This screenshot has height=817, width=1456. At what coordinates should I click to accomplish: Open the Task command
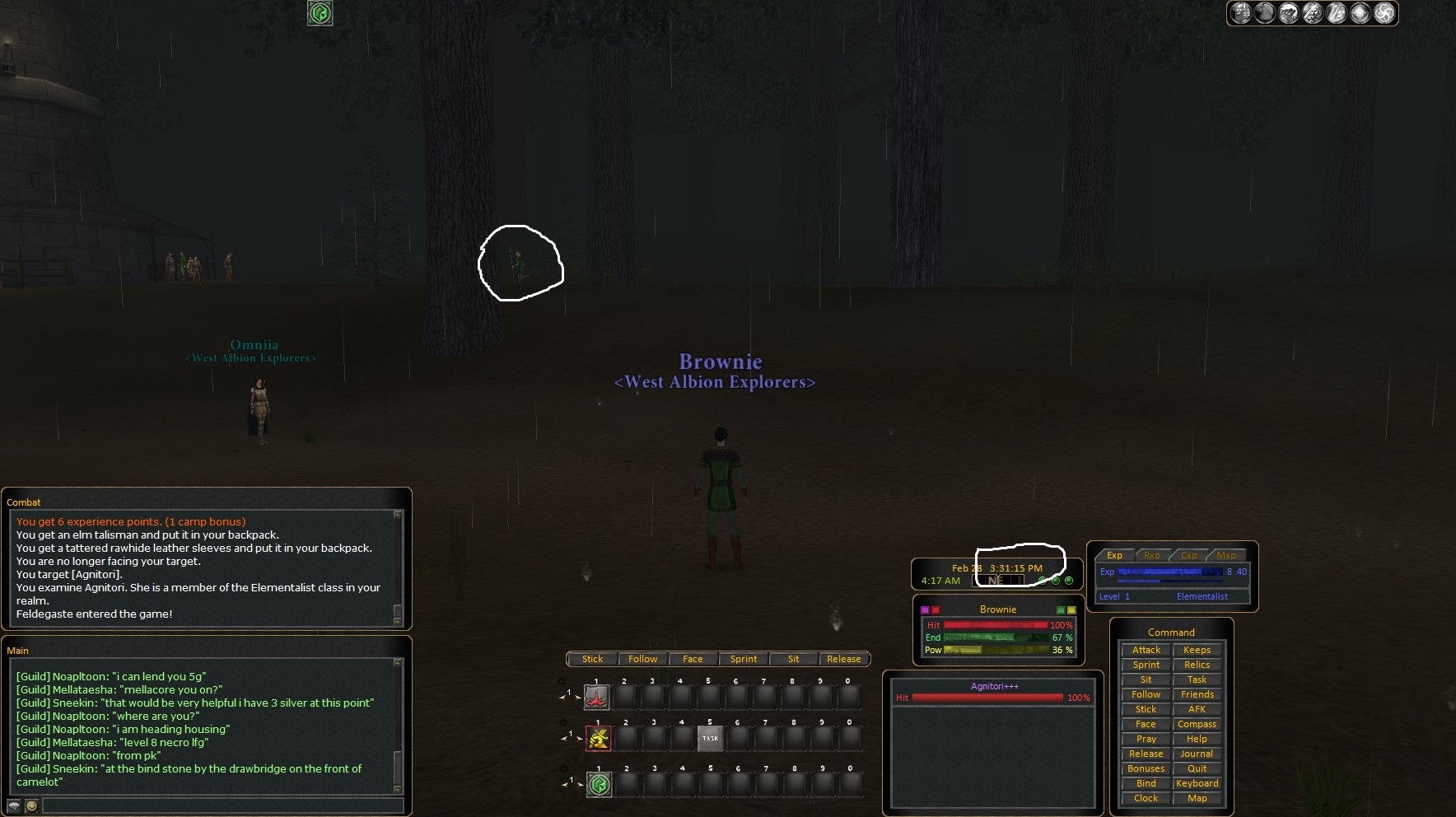[1197, 679]
